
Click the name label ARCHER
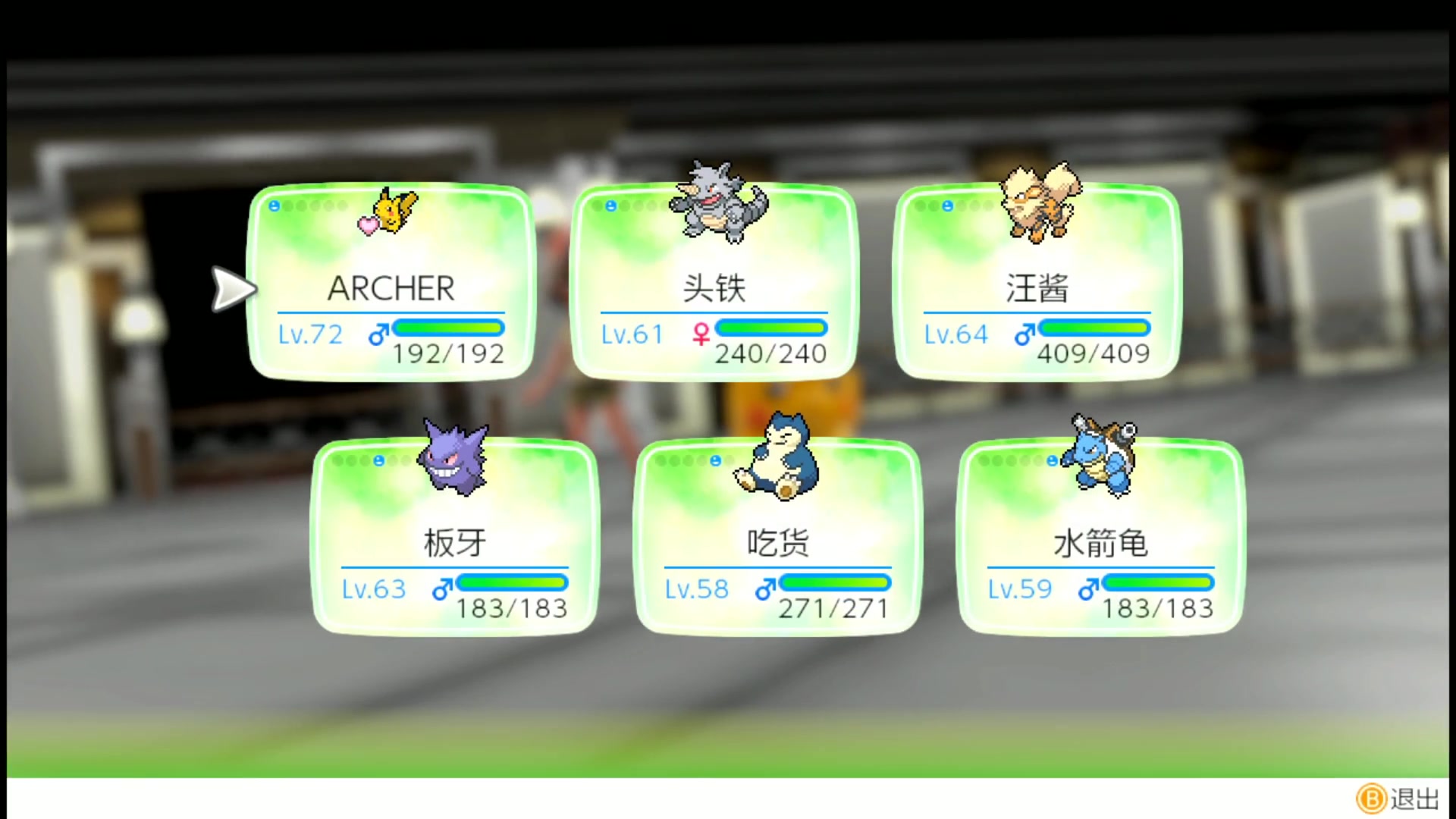coord(390,289)
